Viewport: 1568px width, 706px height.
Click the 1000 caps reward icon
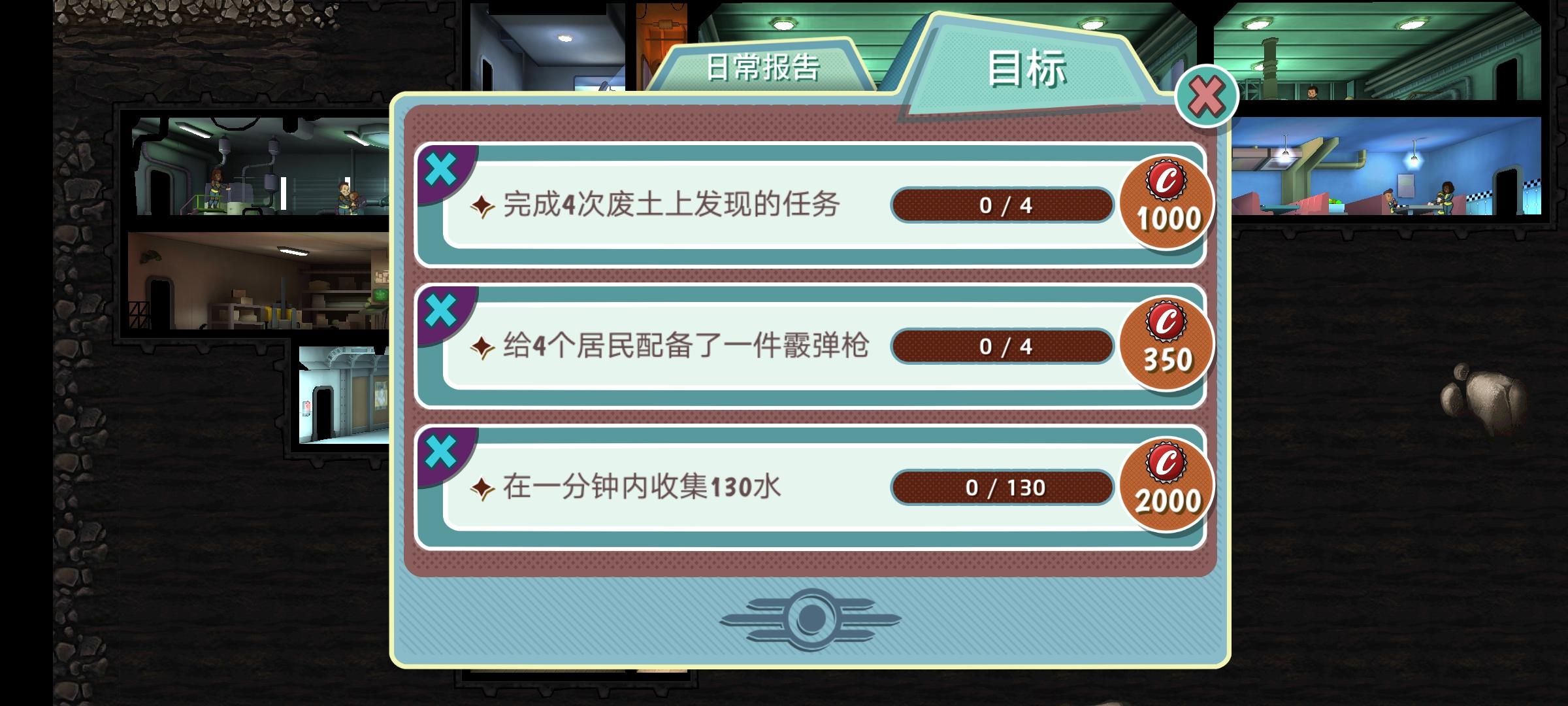1168,204
